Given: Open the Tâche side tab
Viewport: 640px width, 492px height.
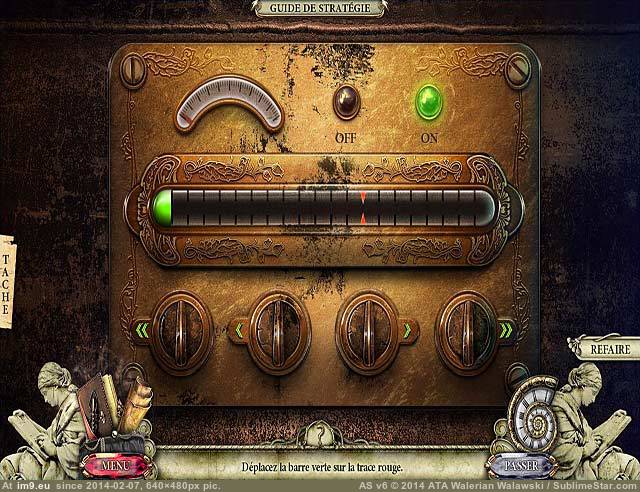Looking at the screenshot, I should click(x=6, y=280).
